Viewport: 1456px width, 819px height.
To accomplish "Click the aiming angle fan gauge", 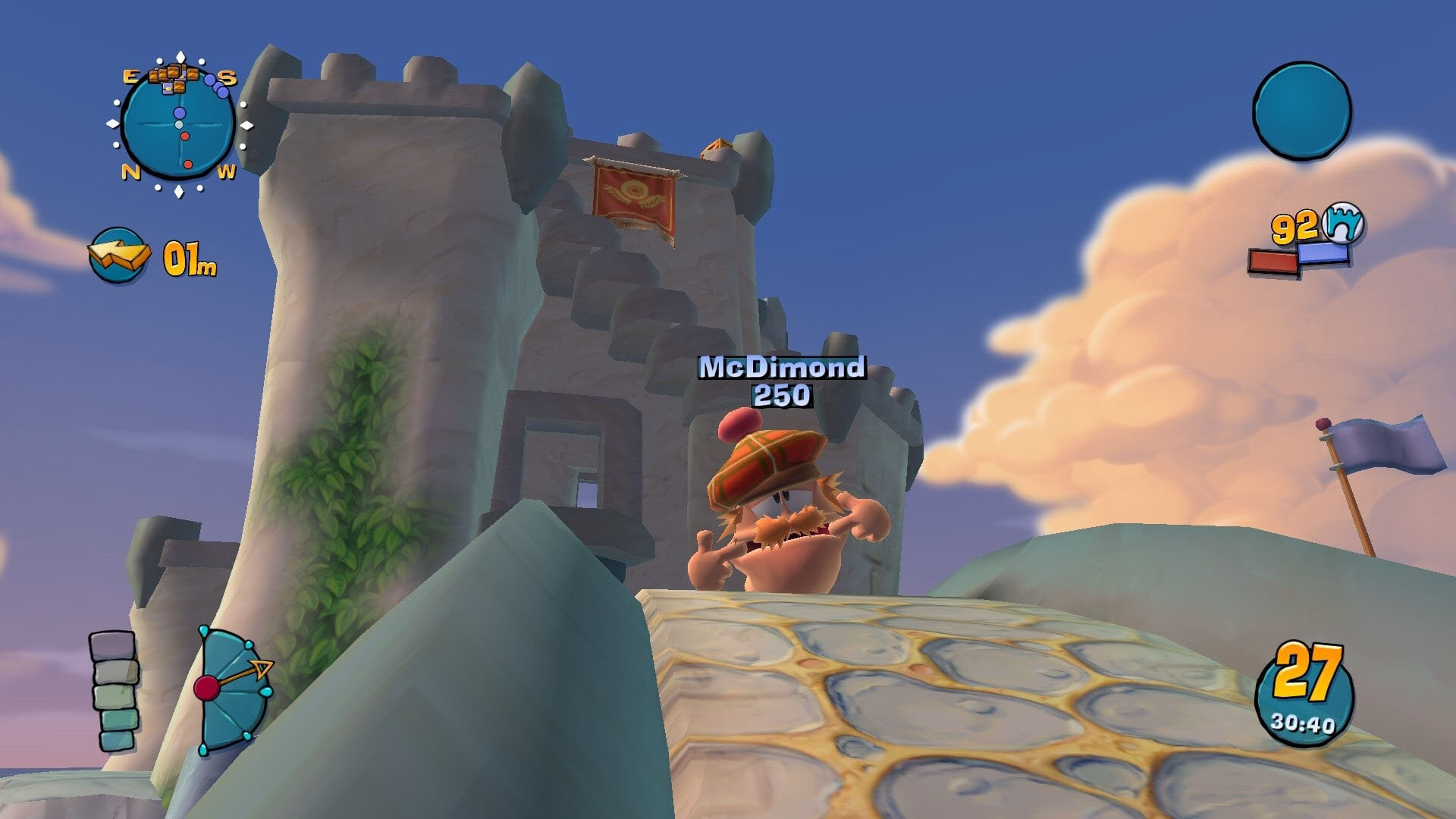I will pyautogui.click(x=231, y=689).
